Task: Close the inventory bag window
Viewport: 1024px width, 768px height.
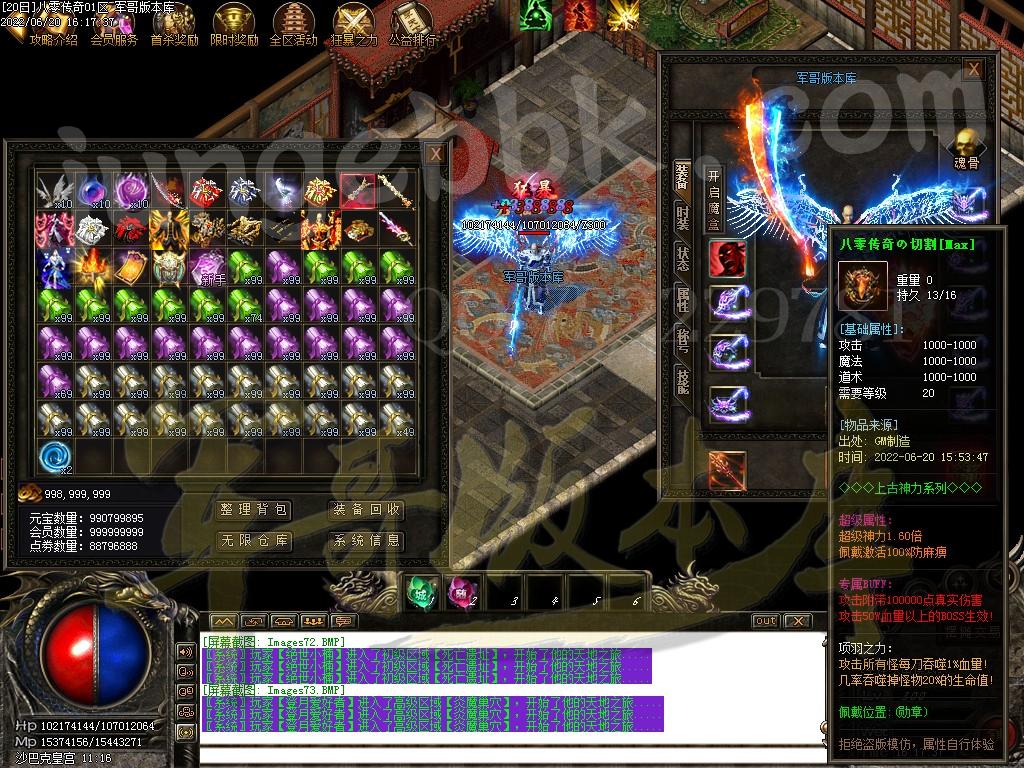Action: tap(435, 154)
